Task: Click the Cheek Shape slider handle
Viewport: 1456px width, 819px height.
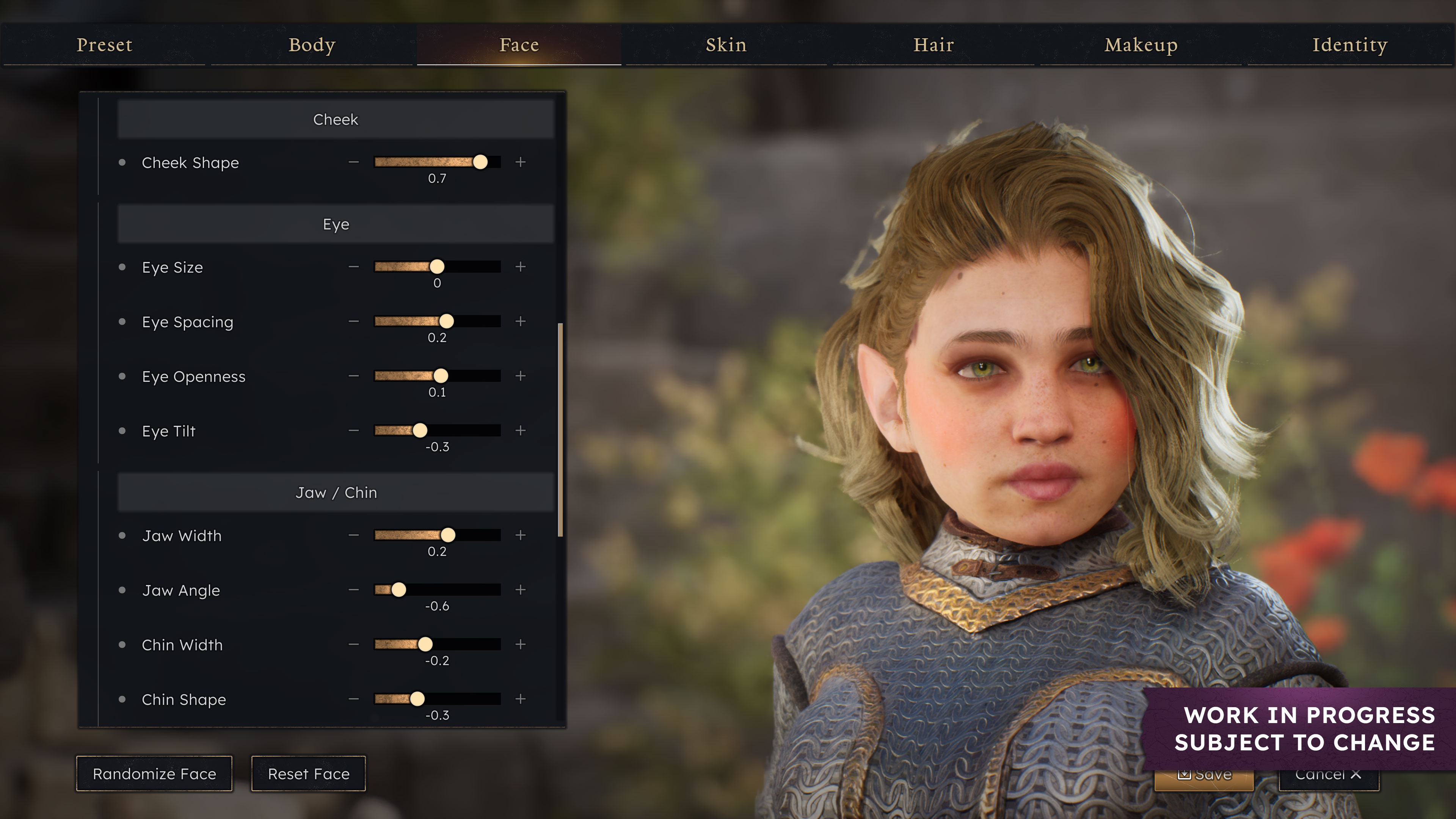Action: [480, 162]
